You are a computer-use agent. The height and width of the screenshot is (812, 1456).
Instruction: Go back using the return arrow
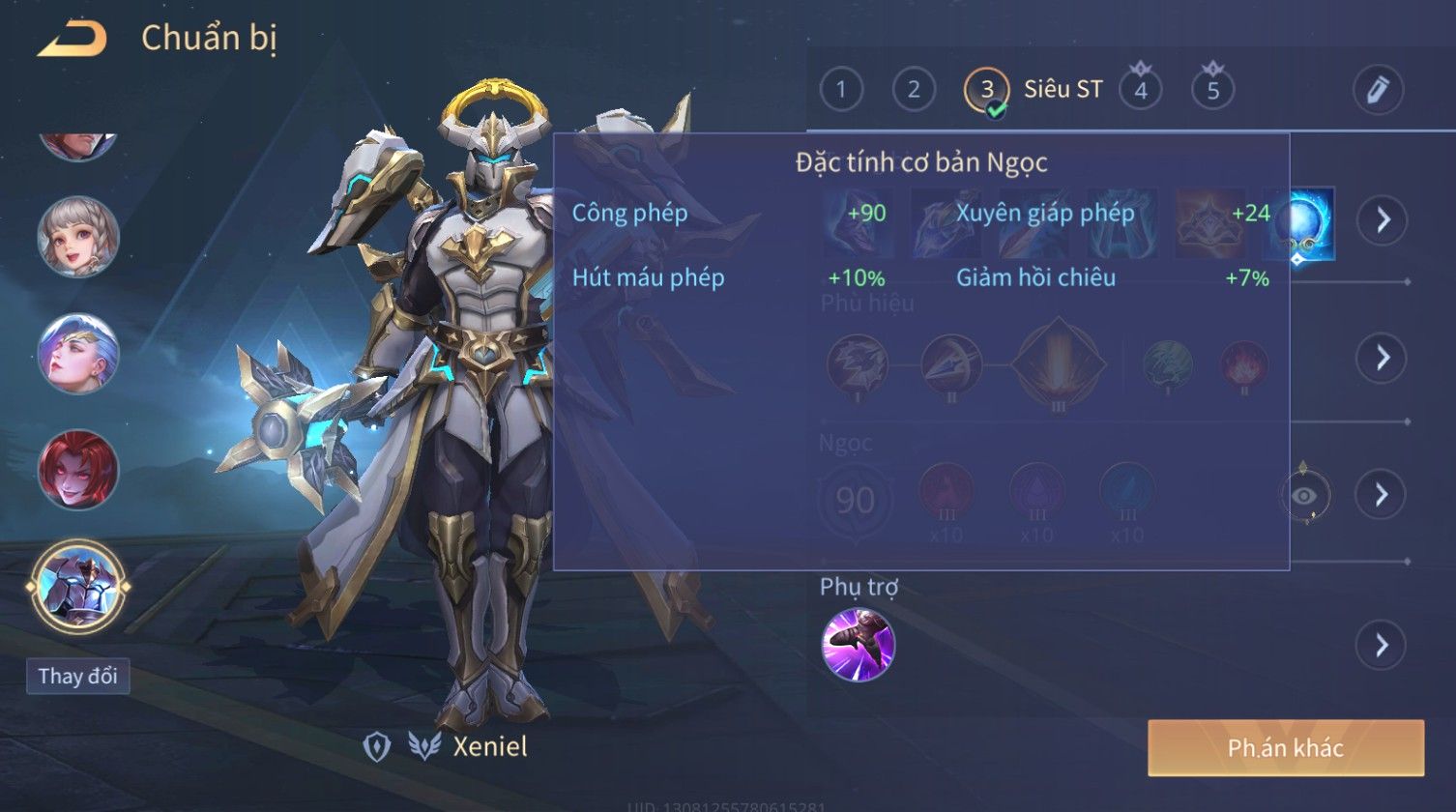click(72, 39)
